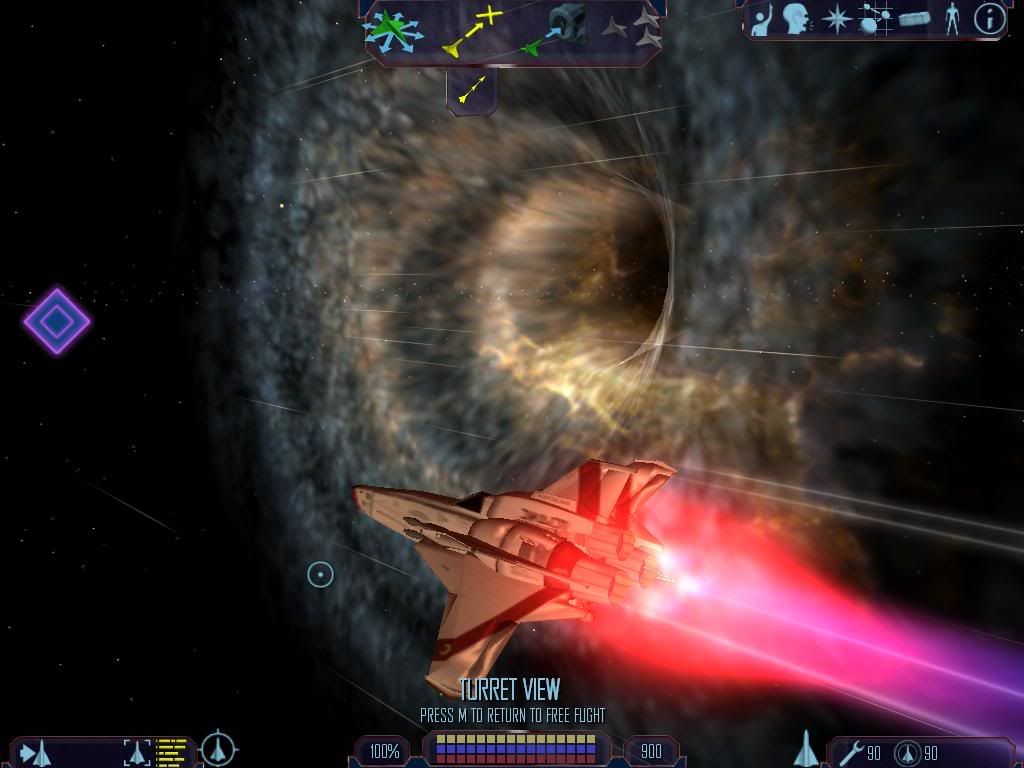This screenshot has height=768, width=1024.
Task: Open the waving figure icon panel
Action: (762, 20)
